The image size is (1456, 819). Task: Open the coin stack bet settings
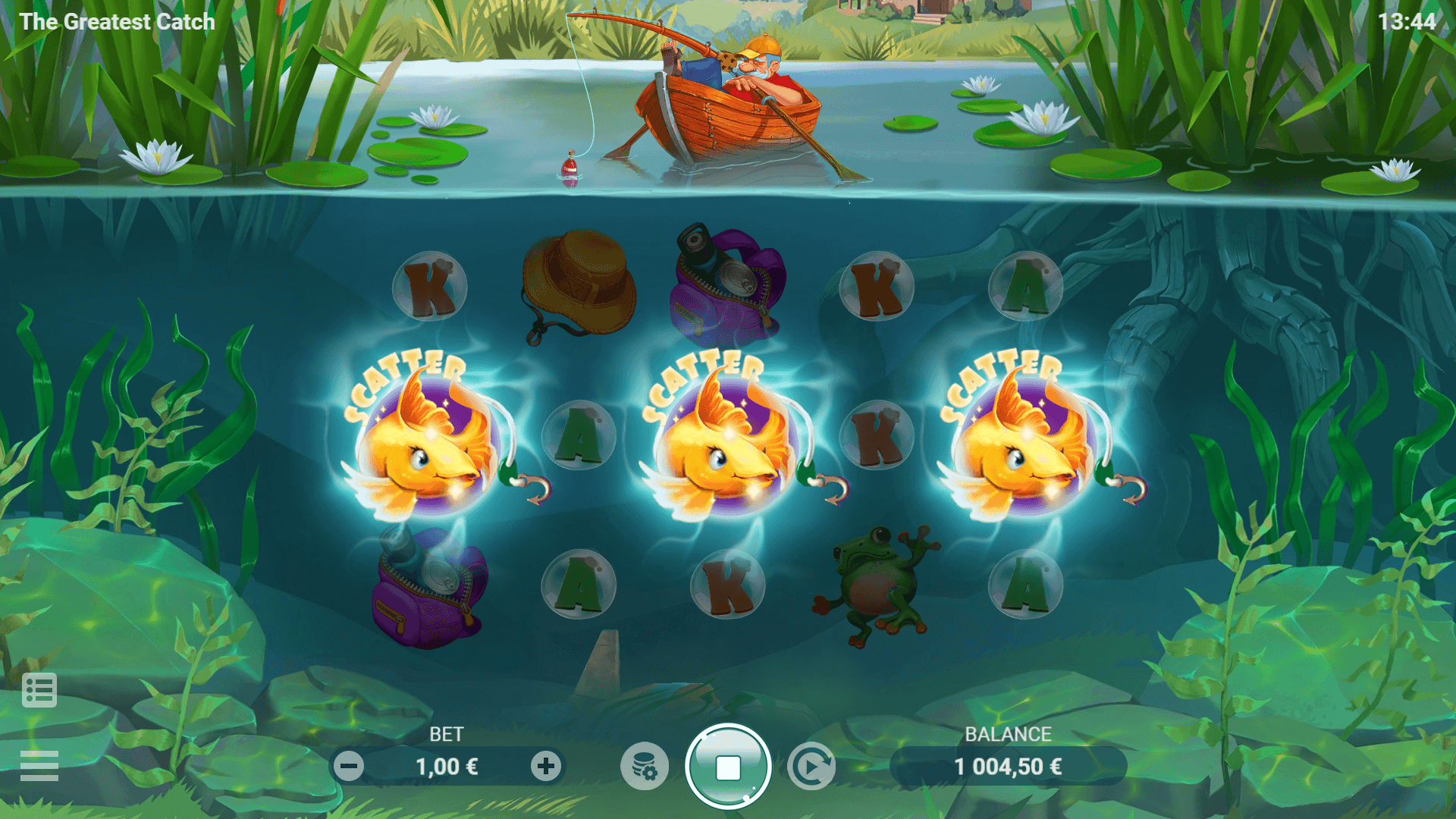point(645,767)
